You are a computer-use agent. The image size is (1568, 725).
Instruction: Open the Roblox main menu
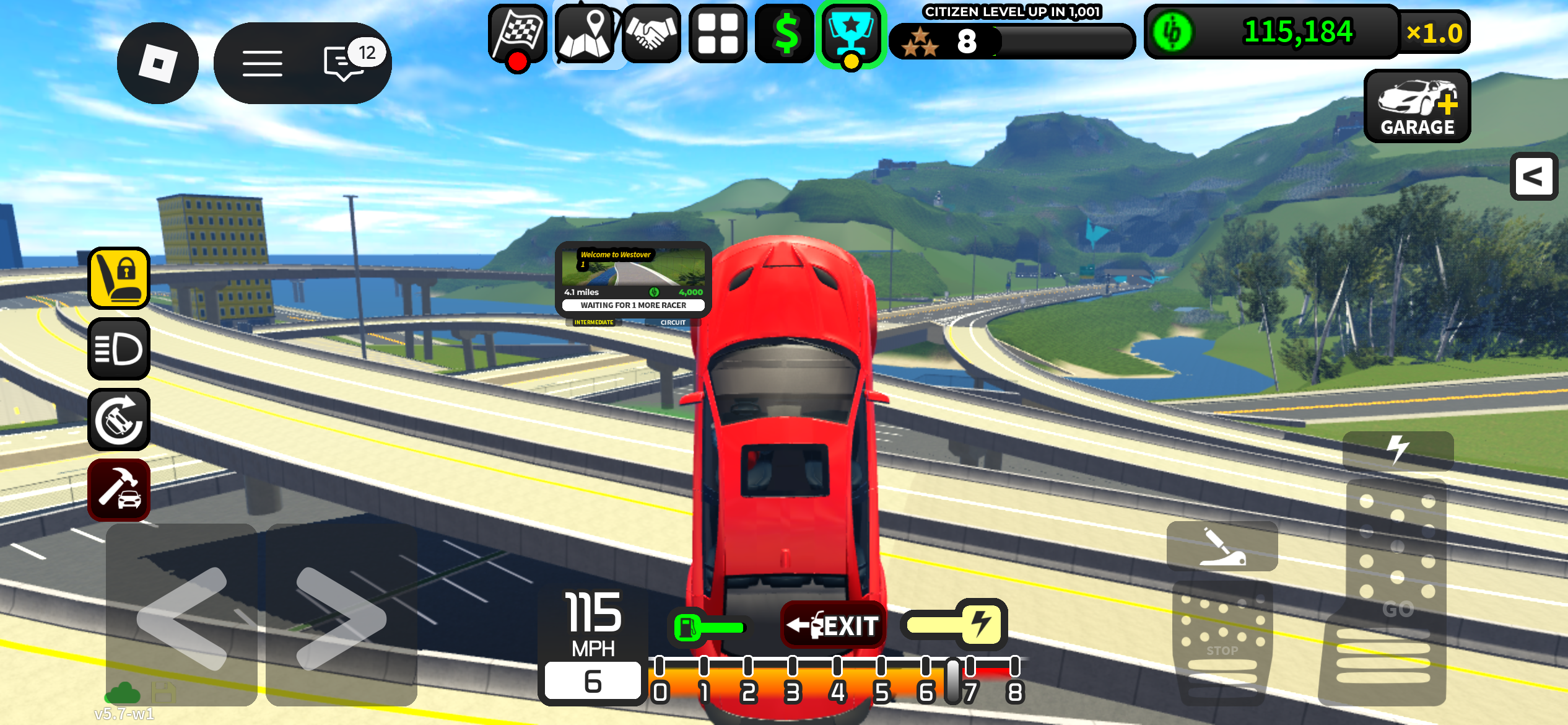point(157,63)
